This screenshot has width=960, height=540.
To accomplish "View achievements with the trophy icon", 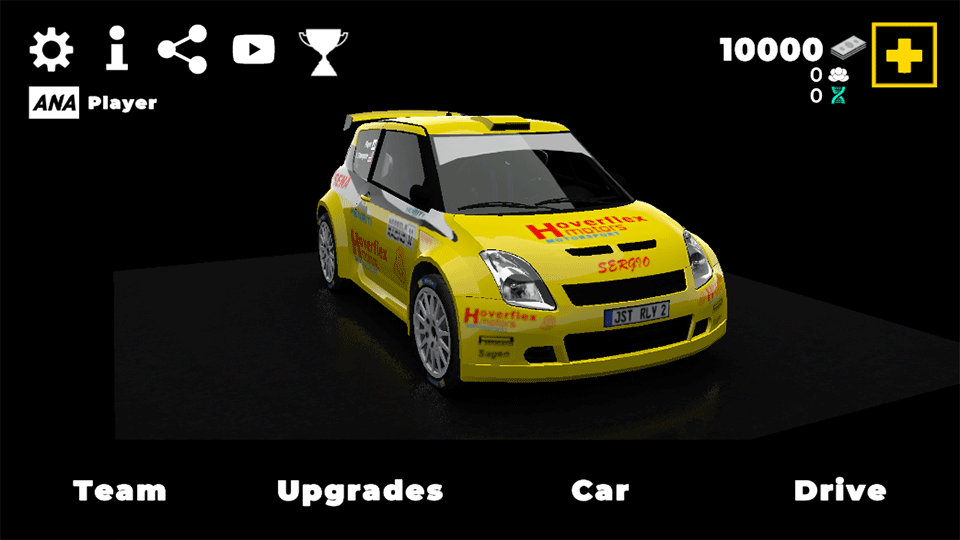I will tap(323, 51).
